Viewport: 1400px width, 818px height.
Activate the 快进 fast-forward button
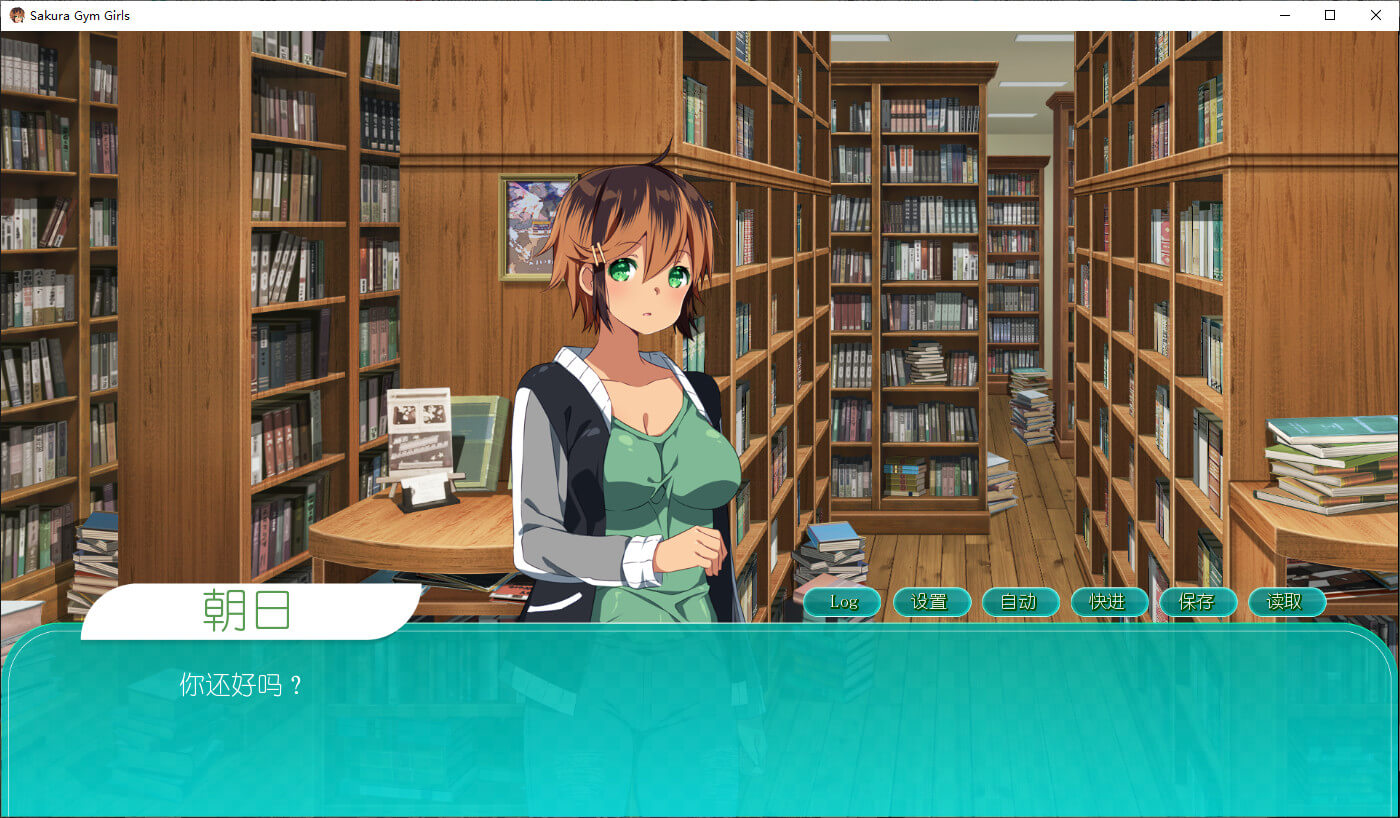click(1109, 602)
